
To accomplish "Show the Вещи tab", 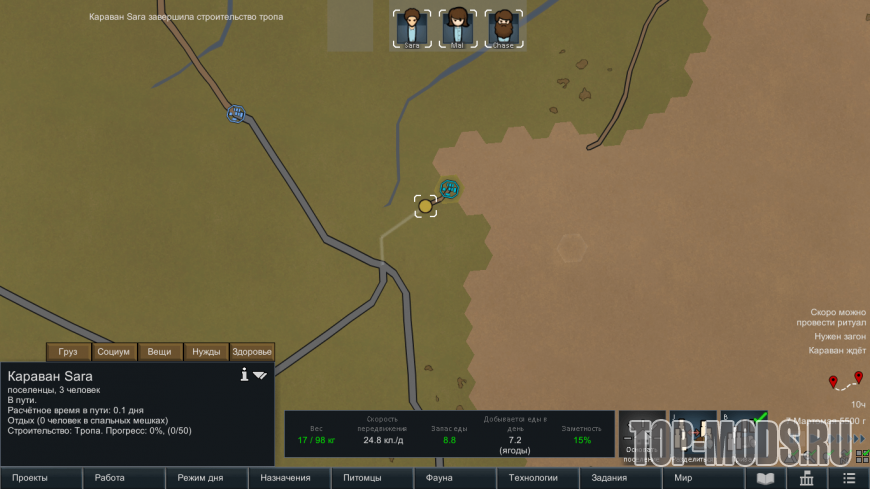I will point(160,352).
